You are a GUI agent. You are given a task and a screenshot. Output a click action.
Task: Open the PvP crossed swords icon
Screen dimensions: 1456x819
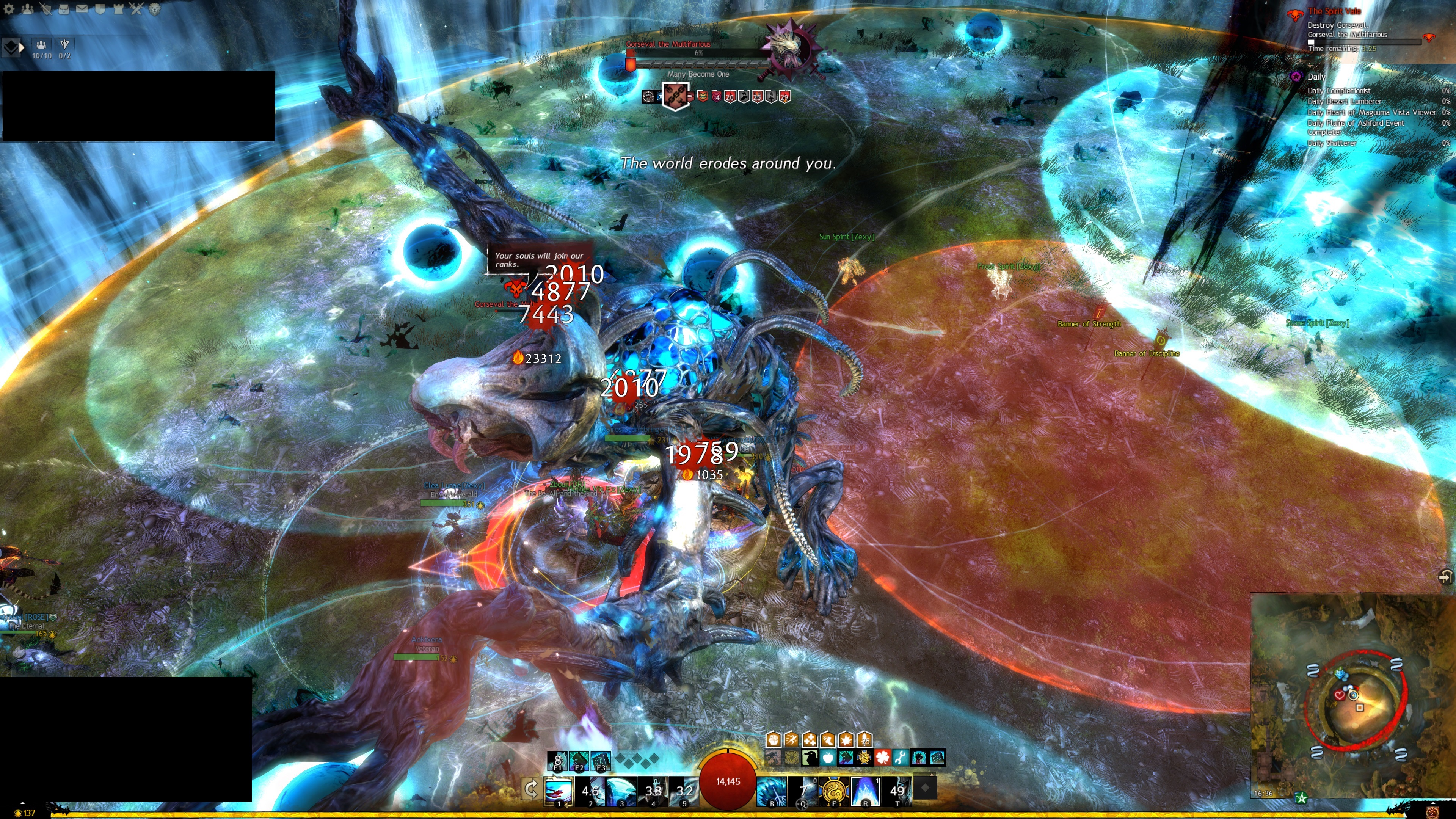(x=136, y=8)
